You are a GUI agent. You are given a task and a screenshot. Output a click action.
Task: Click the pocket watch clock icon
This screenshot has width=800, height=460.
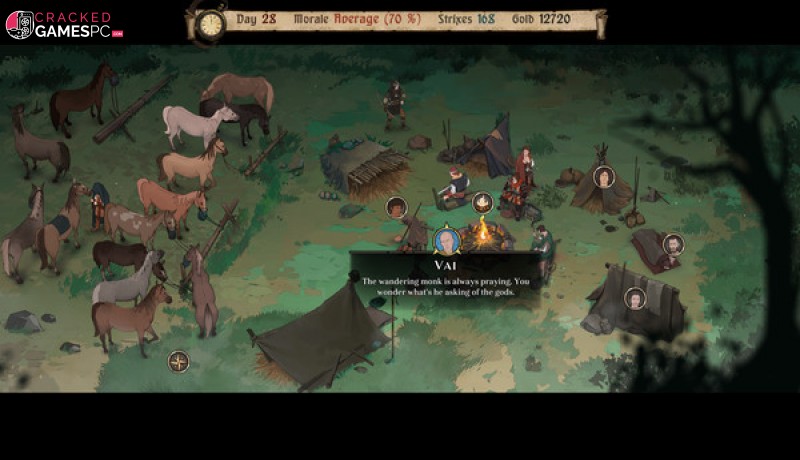[210, 24]
